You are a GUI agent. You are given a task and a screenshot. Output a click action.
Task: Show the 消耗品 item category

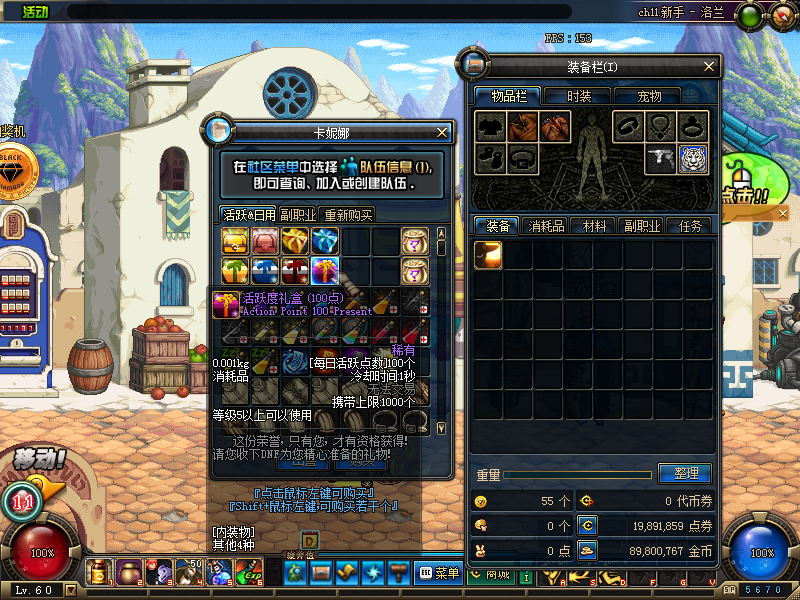[546, 226]
